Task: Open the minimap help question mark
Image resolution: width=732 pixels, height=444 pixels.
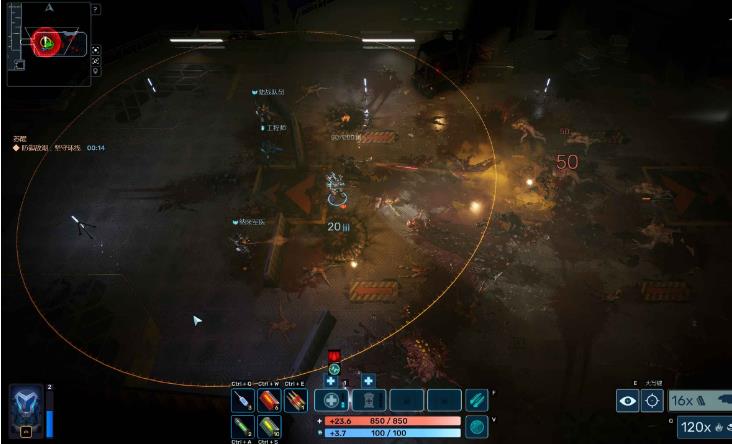Action: tap(96, 9)
